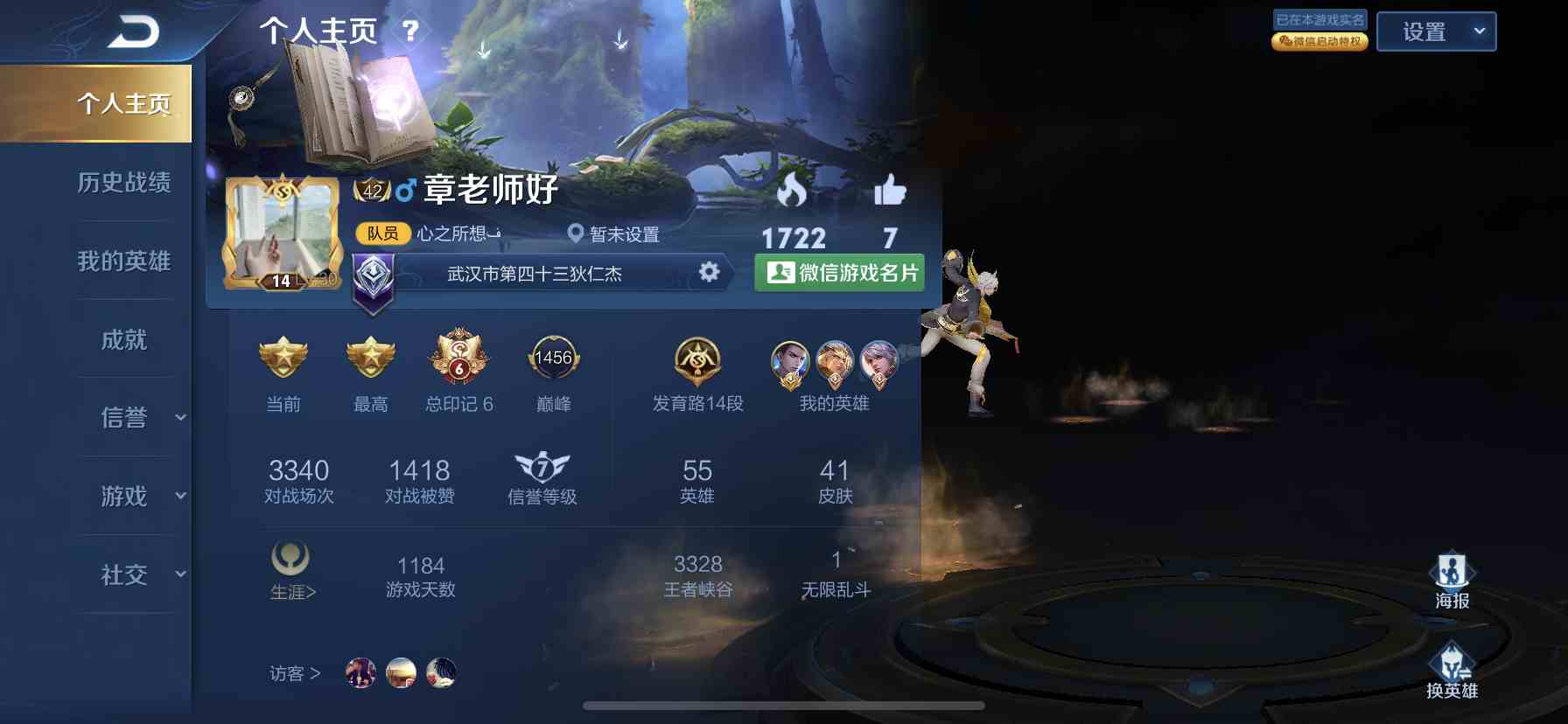Click the first visitor avatar thumbnail

tap(360, 673)
